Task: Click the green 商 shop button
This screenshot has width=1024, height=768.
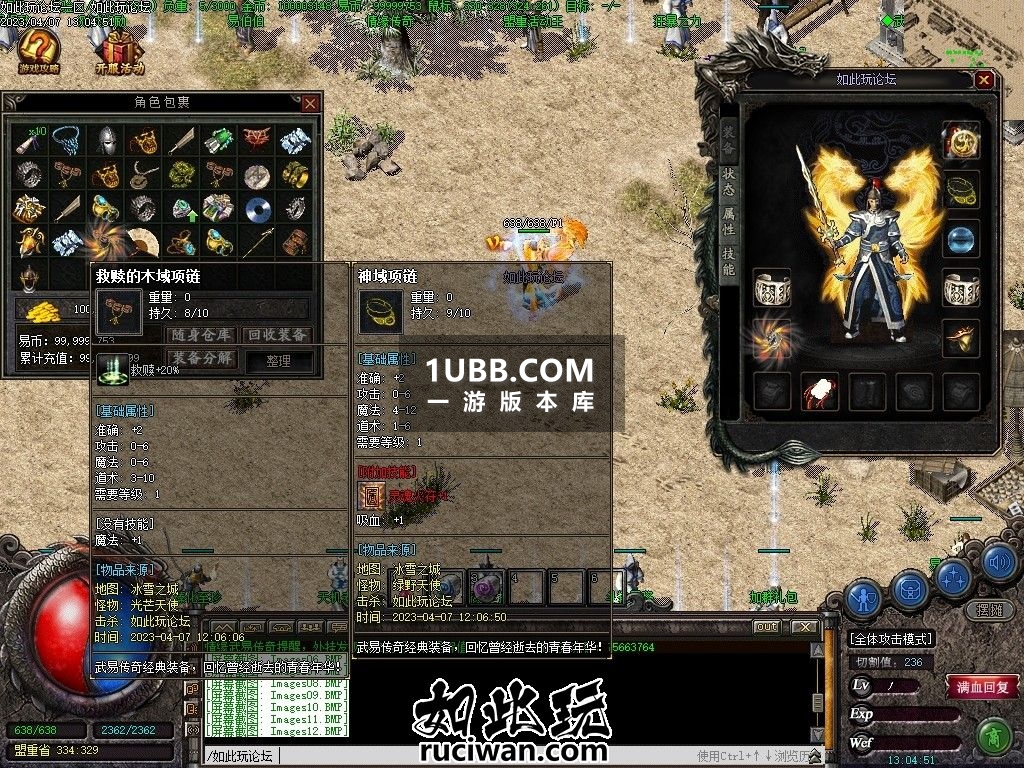Action: point(993,737)
